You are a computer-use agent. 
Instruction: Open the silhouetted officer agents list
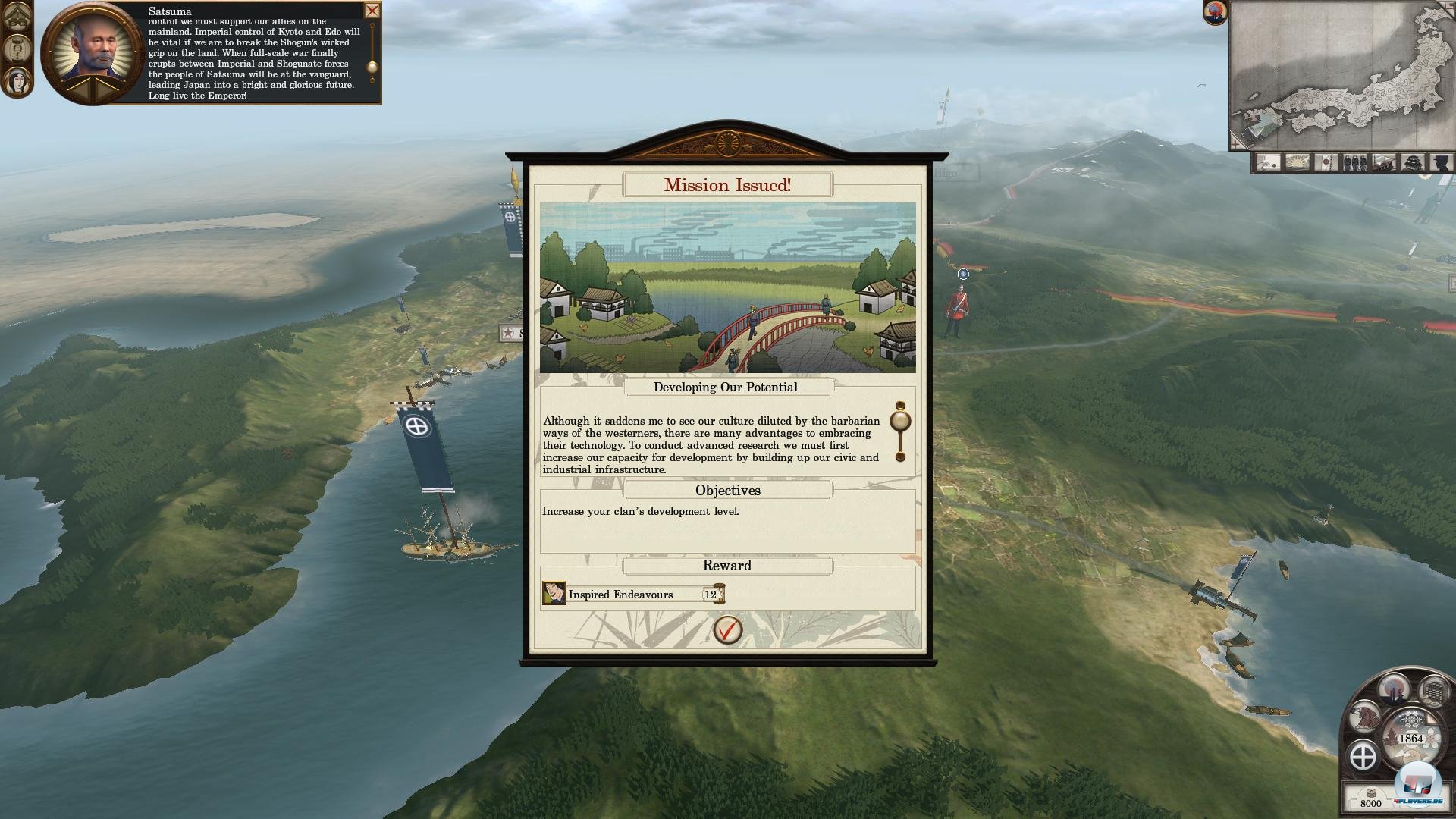pyautogui.click(x=1441, y=162)
